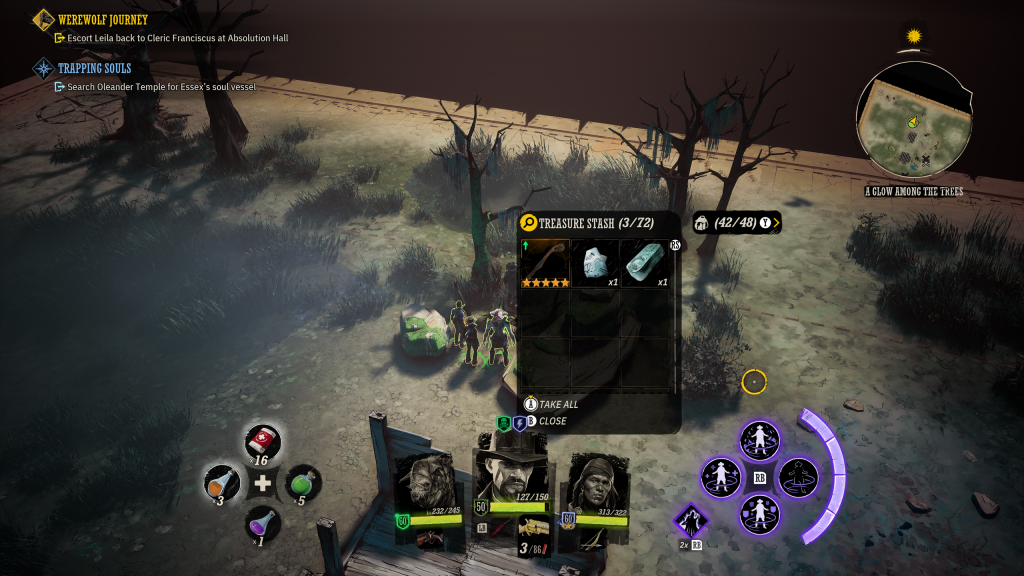Image resolution: width=1024 pixels, height=576 pixels.
Task: Use the purple potion flask
Action: point(263,523)
